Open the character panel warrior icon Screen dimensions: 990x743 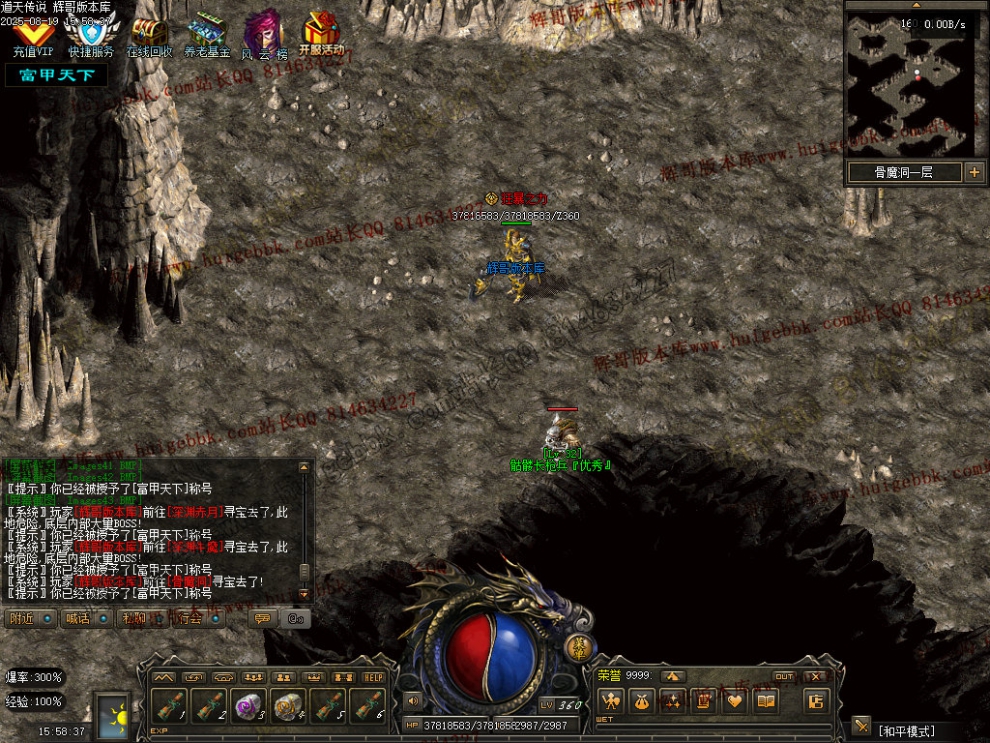[611, 701]
